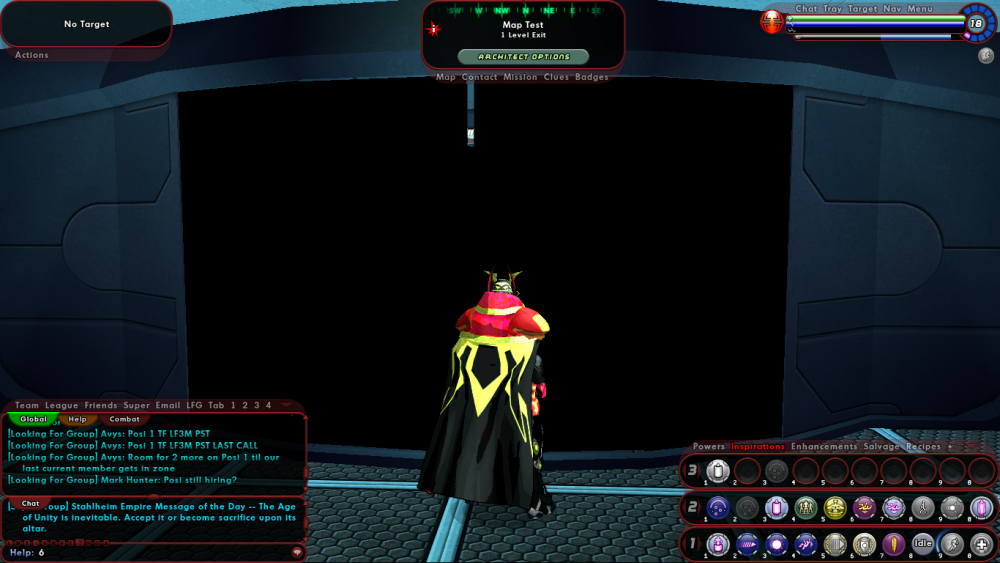Open the Recipes window
The height and width of the screenshot is (563, 1000).
click(x=923, y=446)
